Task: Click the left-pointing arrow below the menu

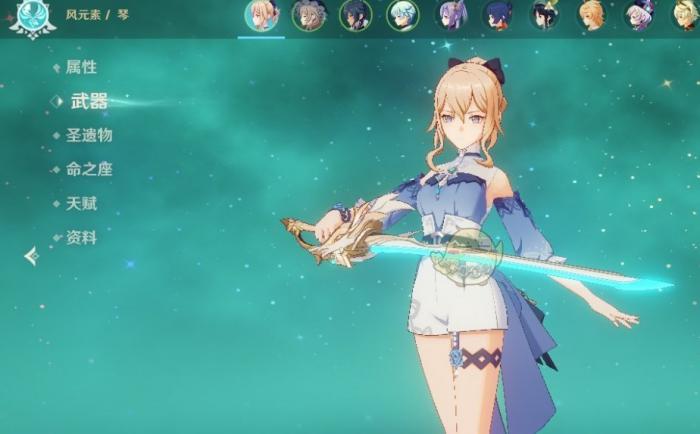Action: pos(32,256)
